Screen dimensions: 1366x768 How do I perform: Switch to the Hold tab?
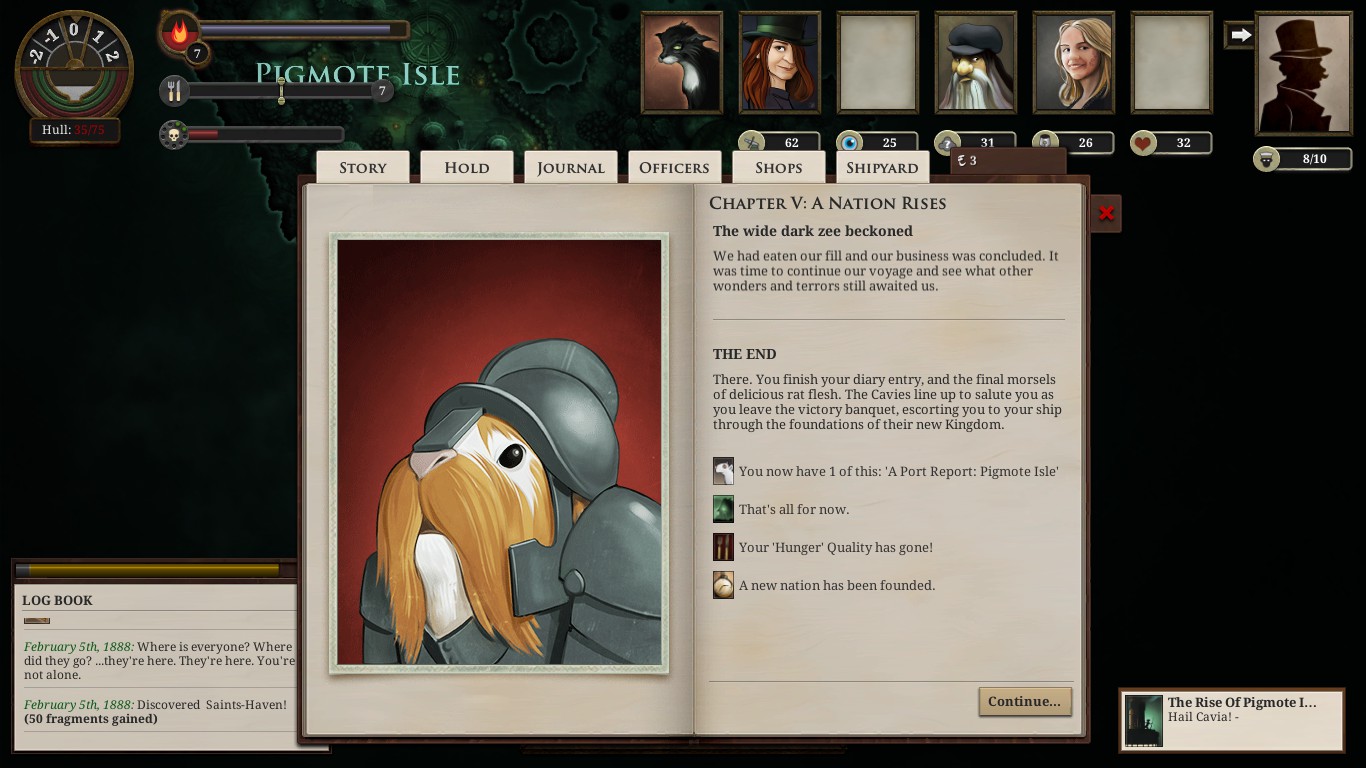466,167
